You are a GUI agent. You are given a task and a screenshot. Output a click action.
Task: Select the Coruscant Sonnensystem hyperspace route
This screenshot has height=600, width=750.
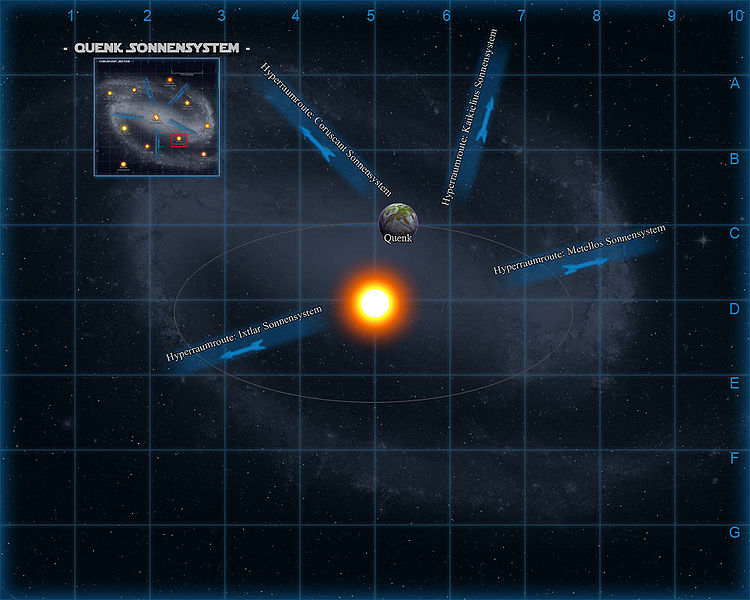322,130
